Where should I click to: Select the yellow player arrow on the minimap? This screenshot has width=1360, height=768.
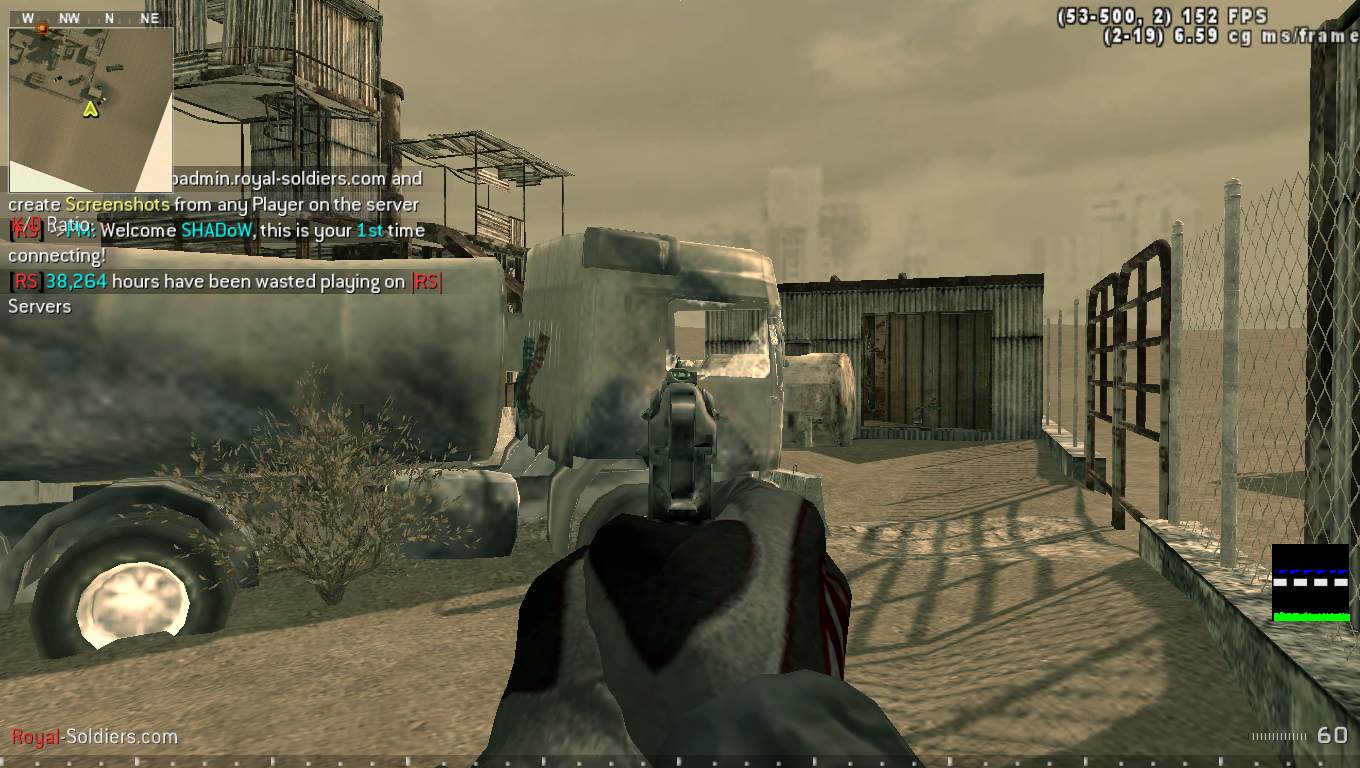coord(88,111)
